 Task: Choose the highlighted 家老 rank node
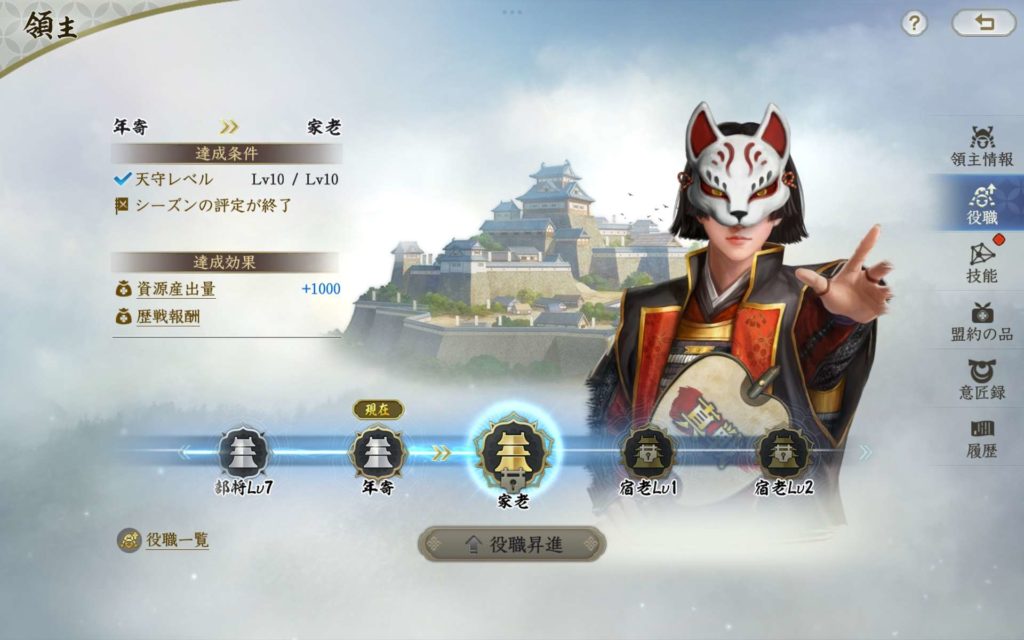(513, 454)
